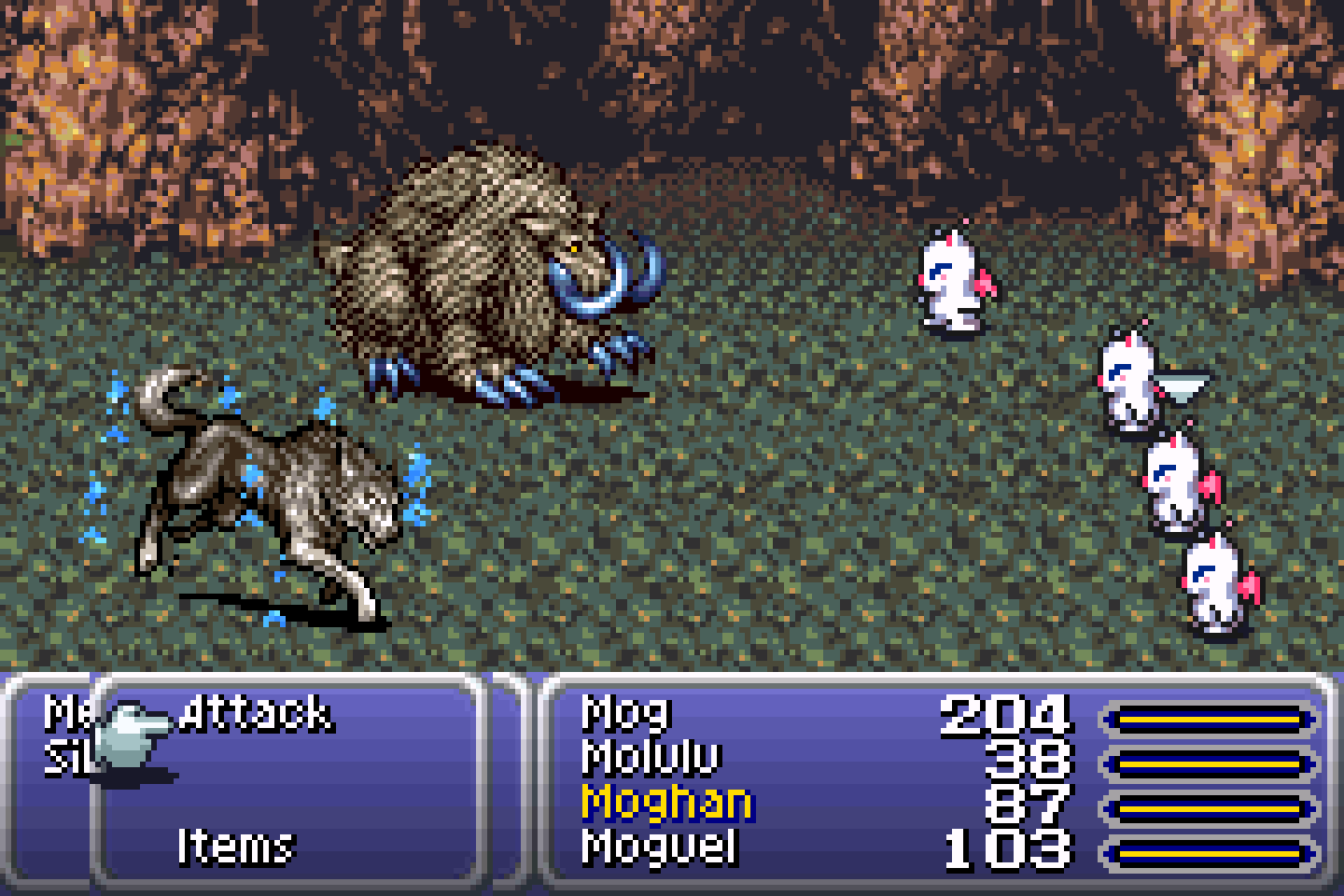Select the Attack command
Viewport: 1344px width, 896px height.
pyautogui.click(x=254, y=715)
